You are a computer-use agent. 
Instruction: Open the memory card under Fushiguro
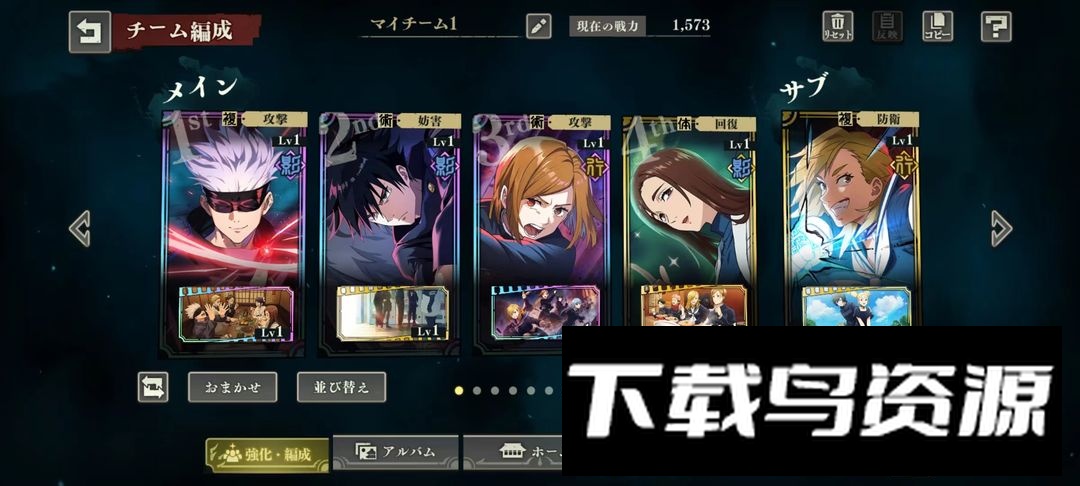click(391, 313)
